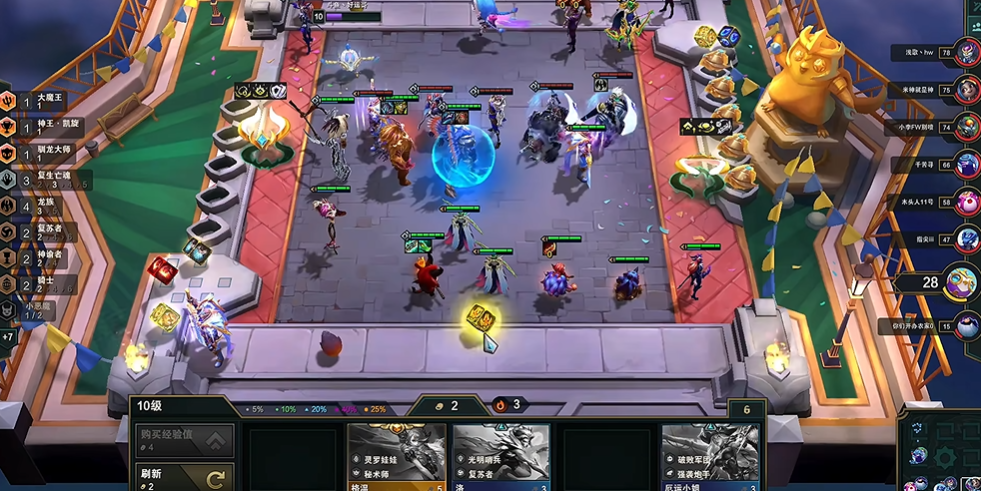Refresh the shop with 刷新
The image size is (981, 491).
click(185, 477)
